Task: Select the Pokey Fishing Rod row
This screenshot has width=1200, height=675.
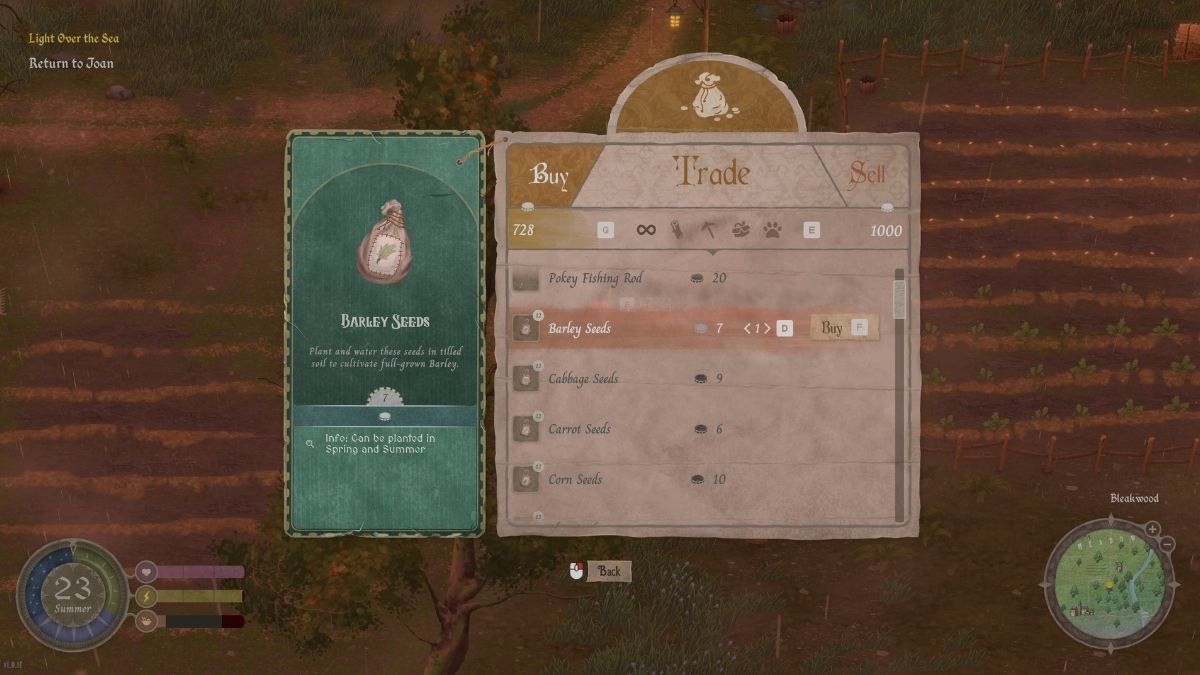Action: pos(595,278)
